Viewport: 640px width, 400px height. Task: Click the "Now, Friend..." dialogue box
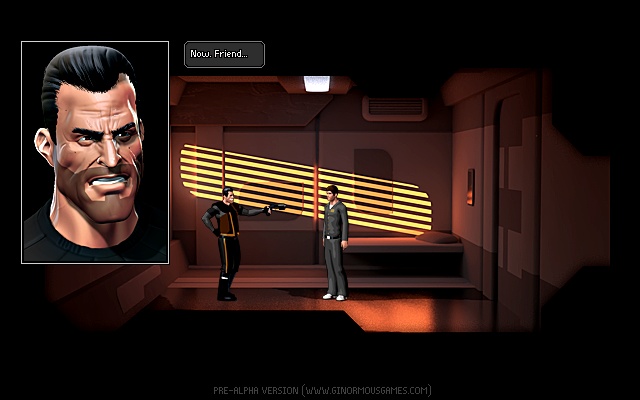pos(224,54)
